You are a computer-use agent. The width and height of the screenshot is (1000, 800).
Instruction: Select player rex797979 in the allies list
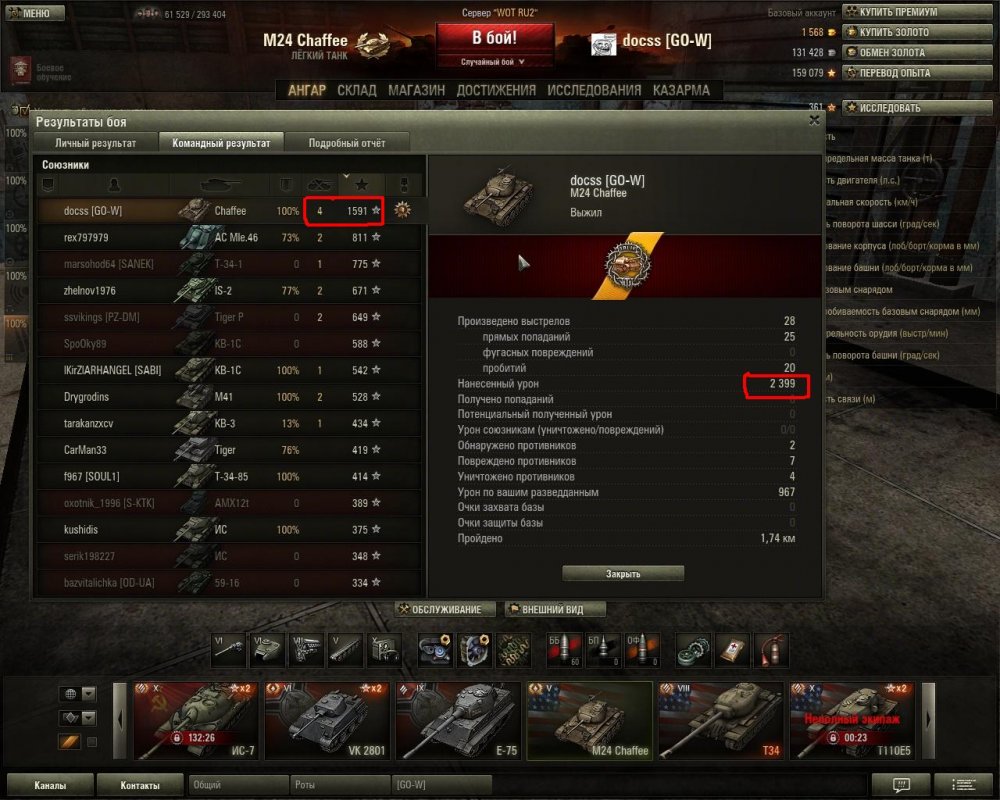(x=86, y=238)
